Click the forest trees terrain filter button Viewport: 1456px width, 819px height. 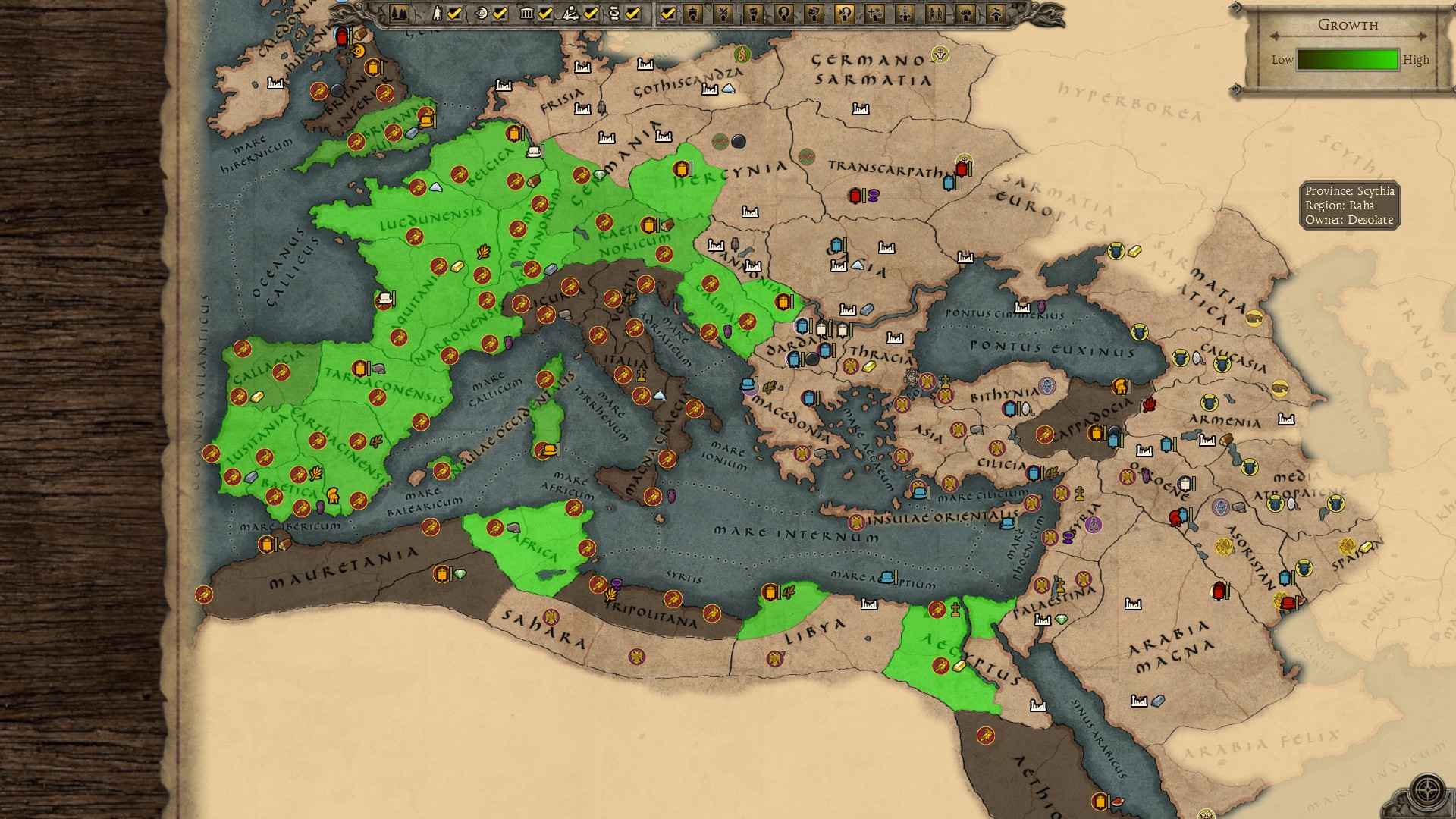click(399, 13)
